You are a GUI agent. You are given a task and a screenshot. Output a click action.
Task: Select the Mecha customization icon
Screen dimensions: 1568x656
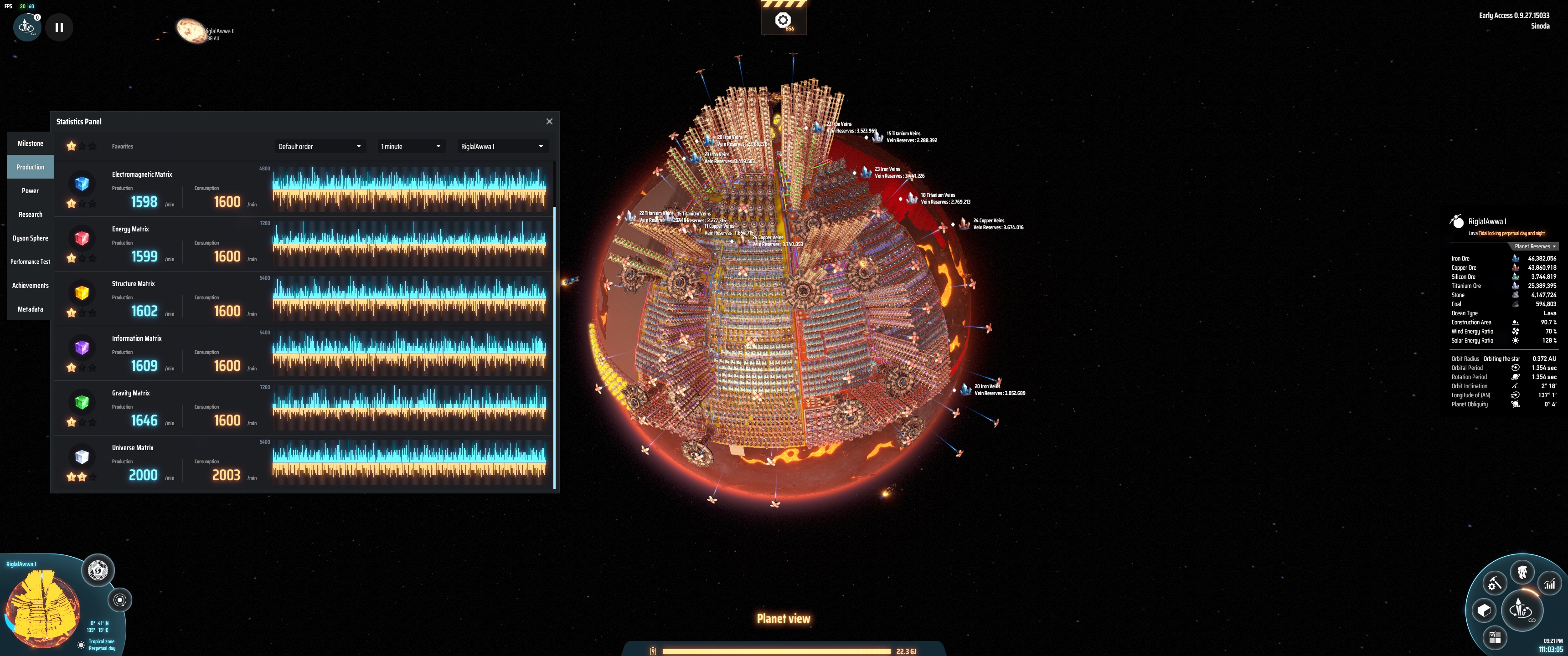[1523, 572]
